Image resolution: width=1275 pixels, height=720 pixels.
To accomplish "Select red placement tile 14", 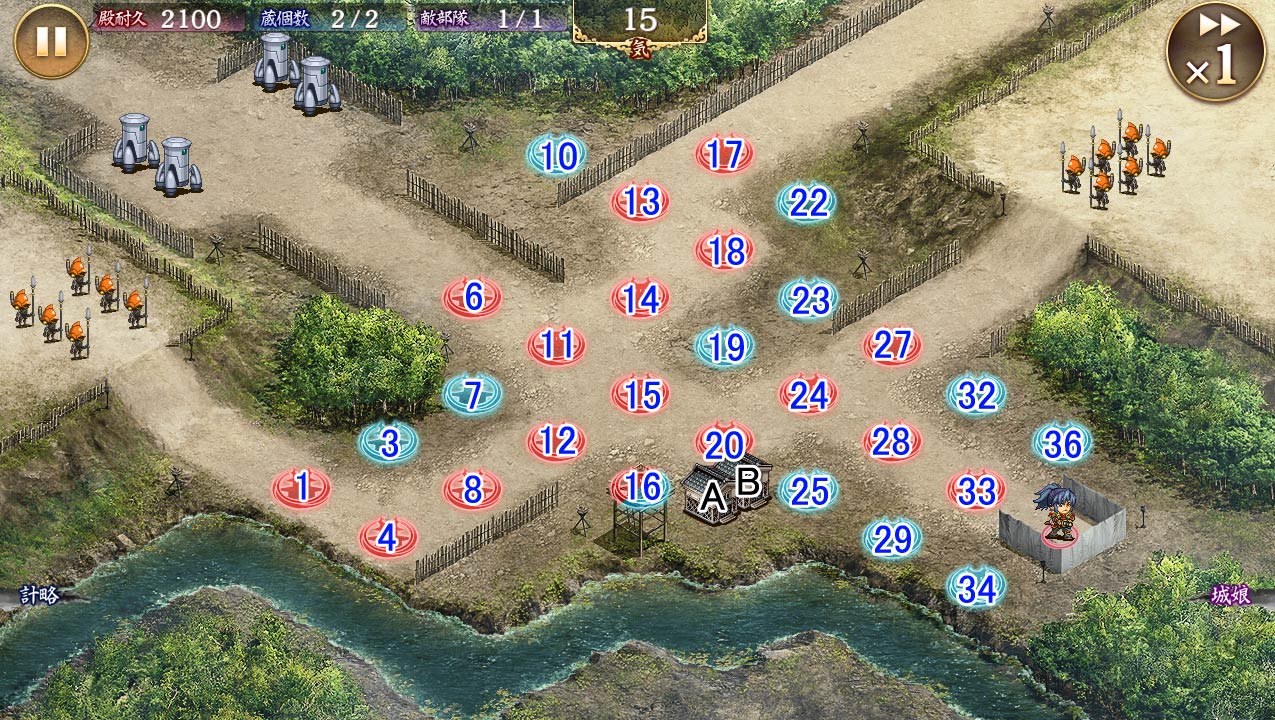I will coord(640,298).
